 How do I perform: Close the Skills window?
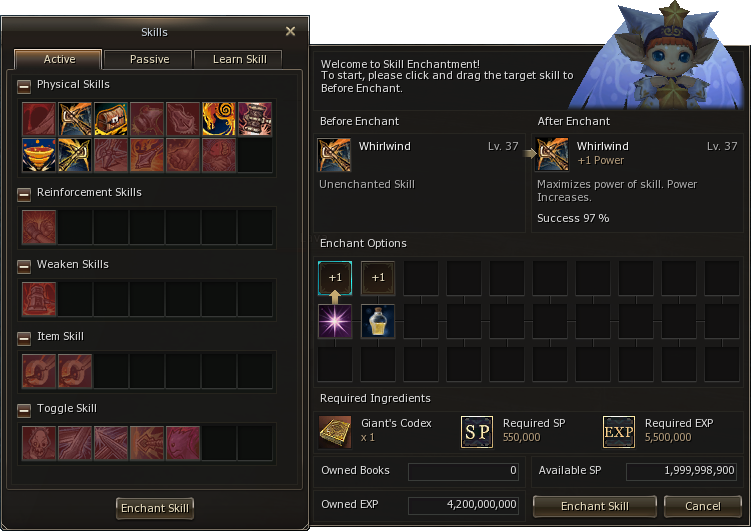[290, 31]
